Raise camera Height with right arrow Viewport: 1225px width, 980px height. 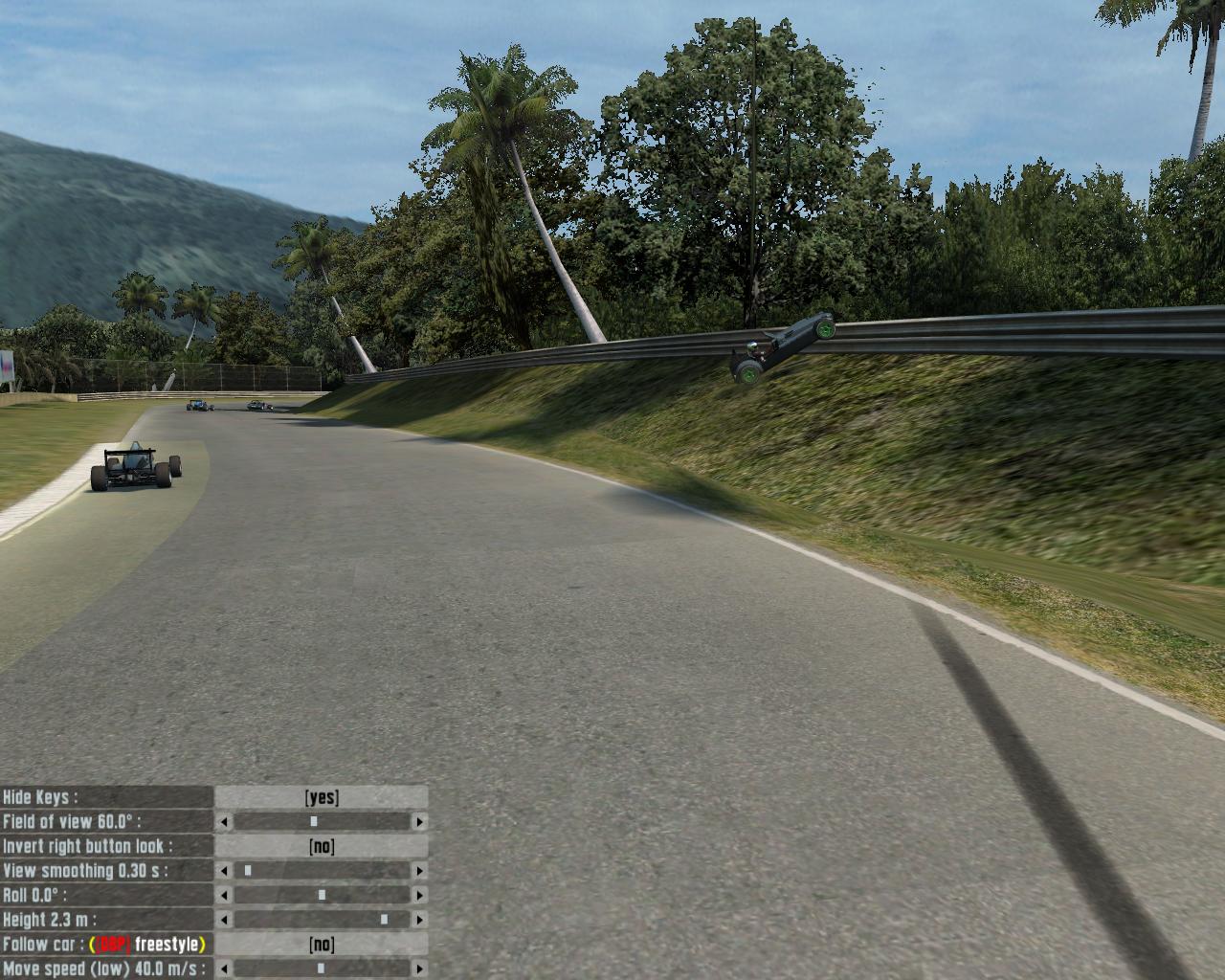point(419,920)
